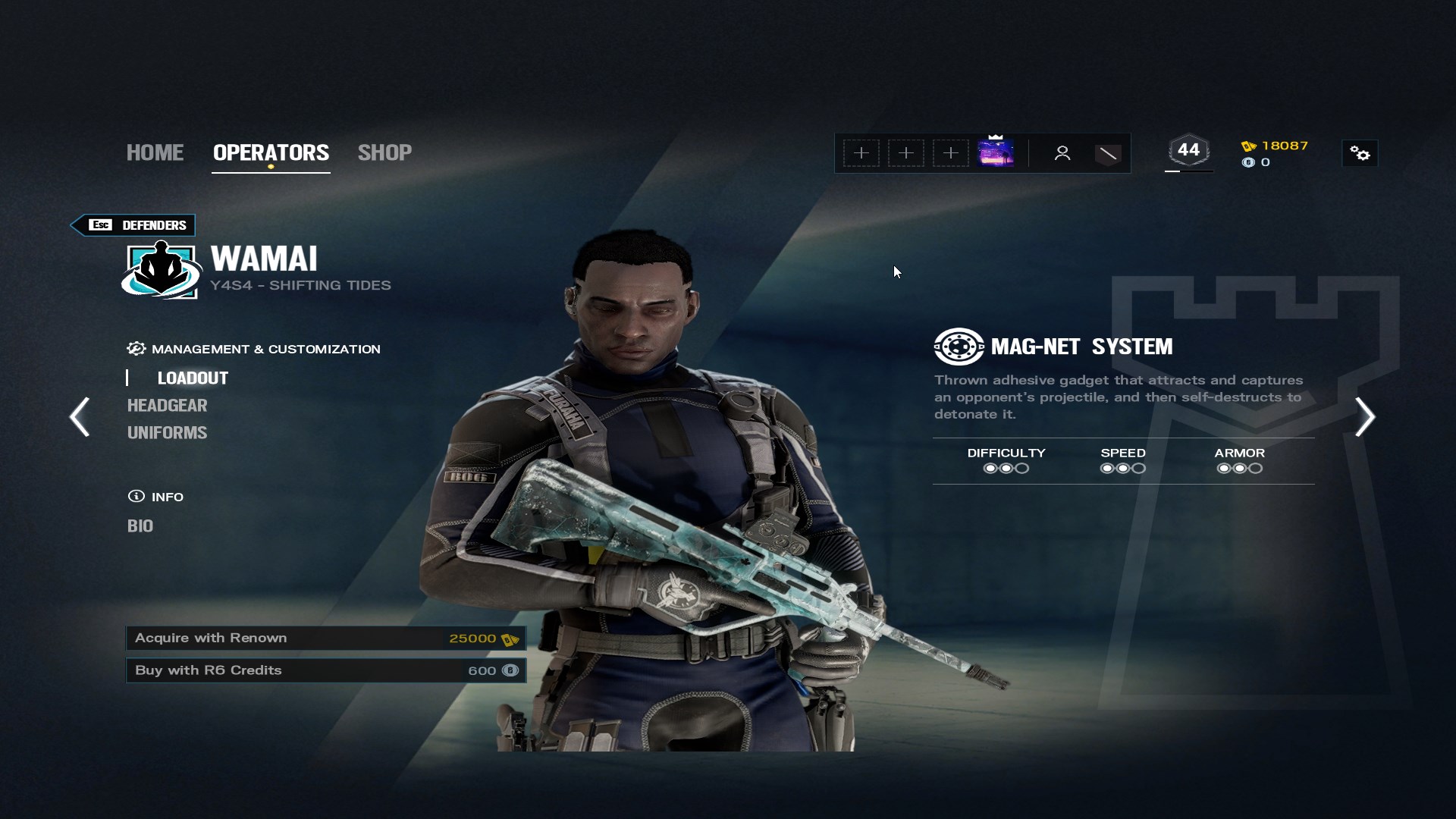The height and width of the screenshot is (819, 1456).
Task: Show the previous operator
Action: pyautogui.click(x=80, y=416)
